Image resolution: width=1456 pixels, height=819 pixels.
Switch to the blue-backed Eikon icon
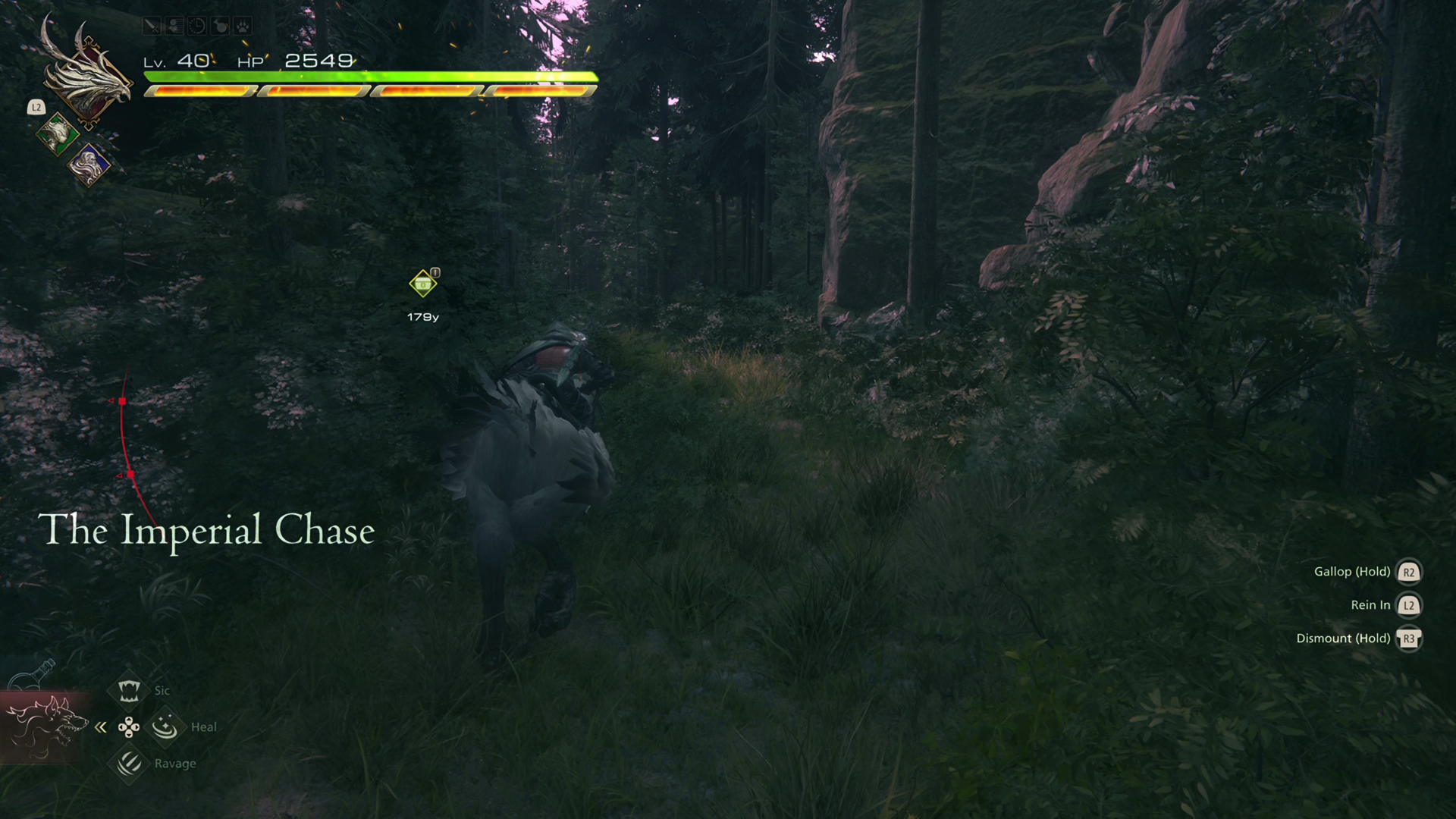point(89,165)
